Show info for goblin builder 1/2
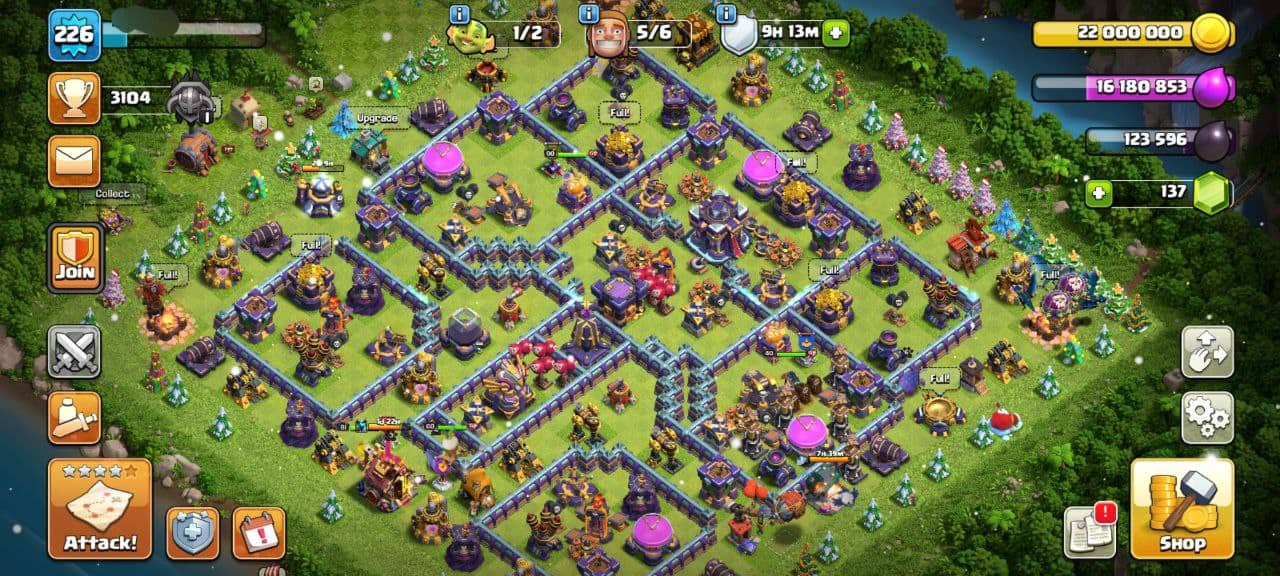 click(x=459, y=14)
